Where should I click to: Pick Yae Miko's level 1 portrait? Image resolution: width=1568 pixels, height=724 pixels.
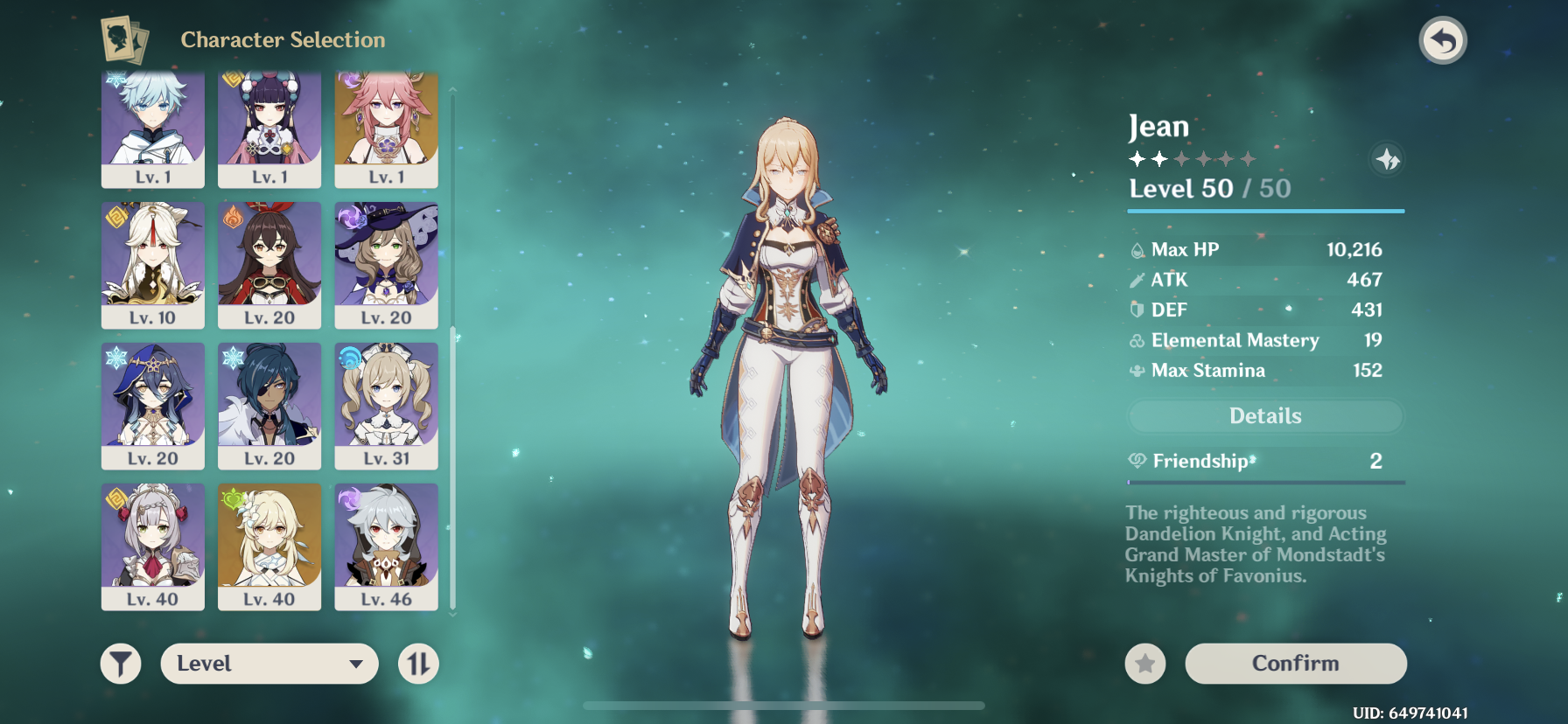click(386, 128)
